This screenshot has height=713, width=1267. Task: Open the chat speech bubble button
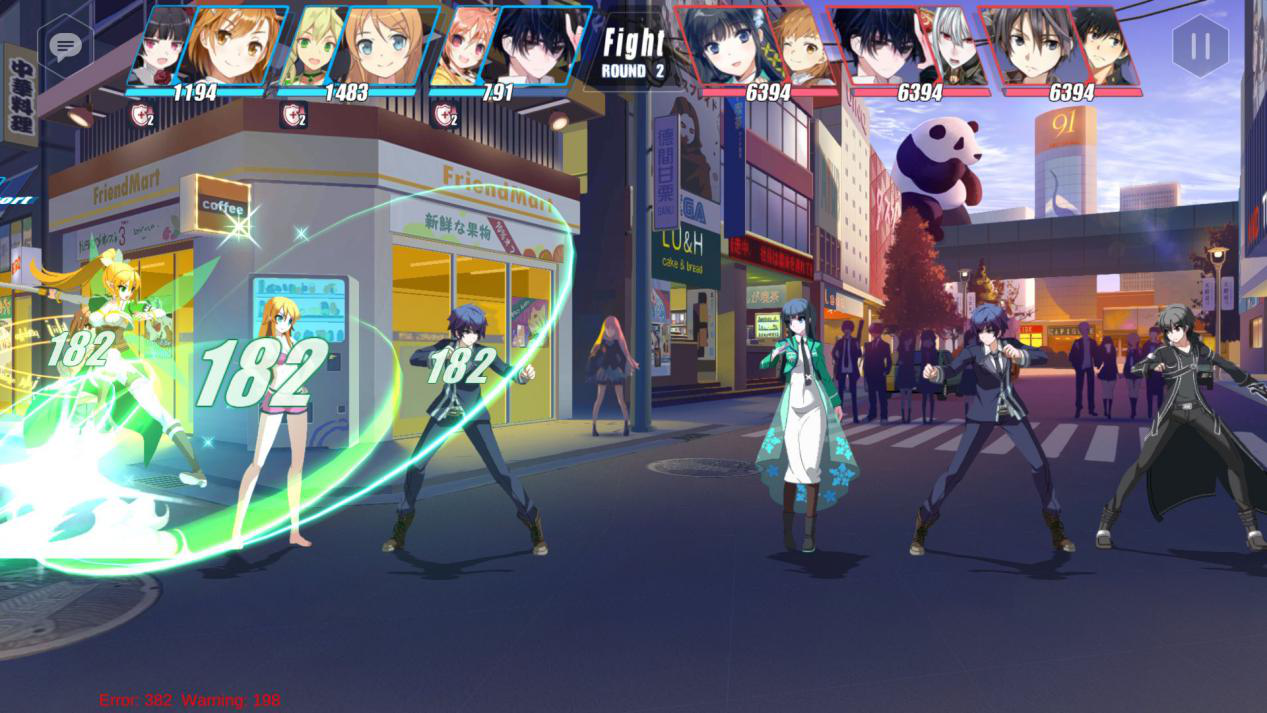click(66, 46)
